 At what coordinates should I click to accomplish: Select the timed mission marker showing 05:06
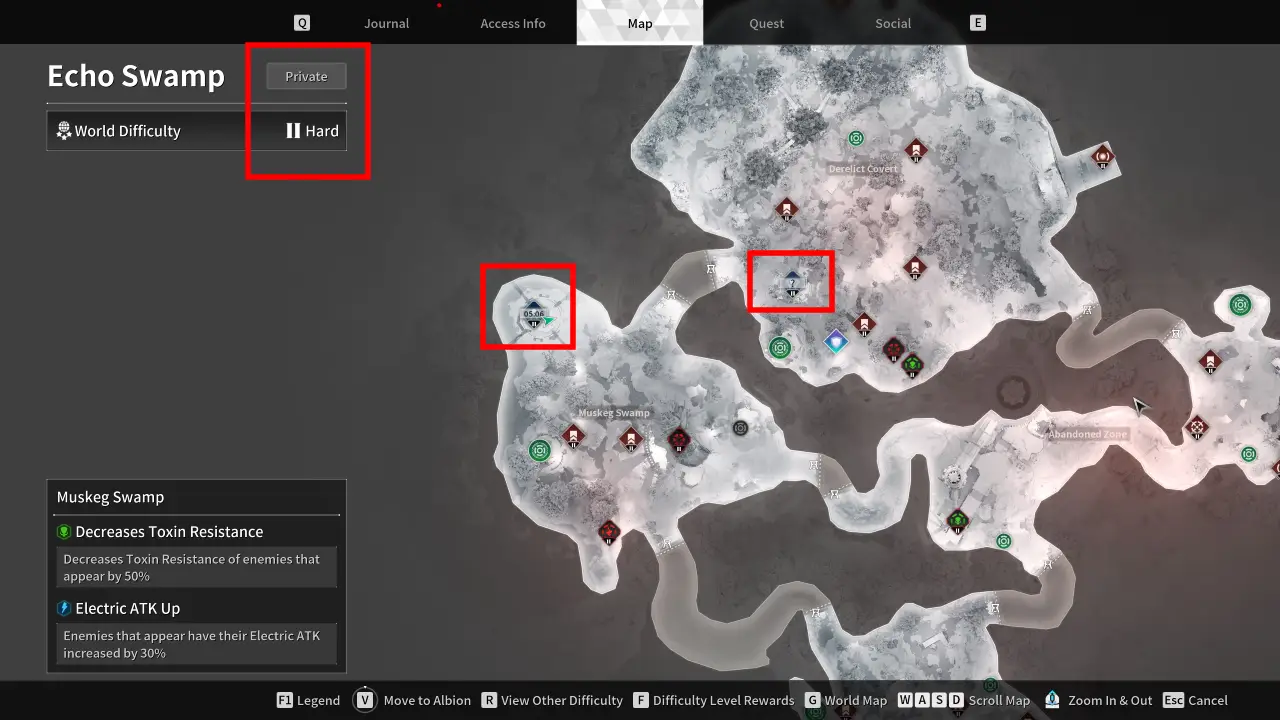(x=533, y=313)
